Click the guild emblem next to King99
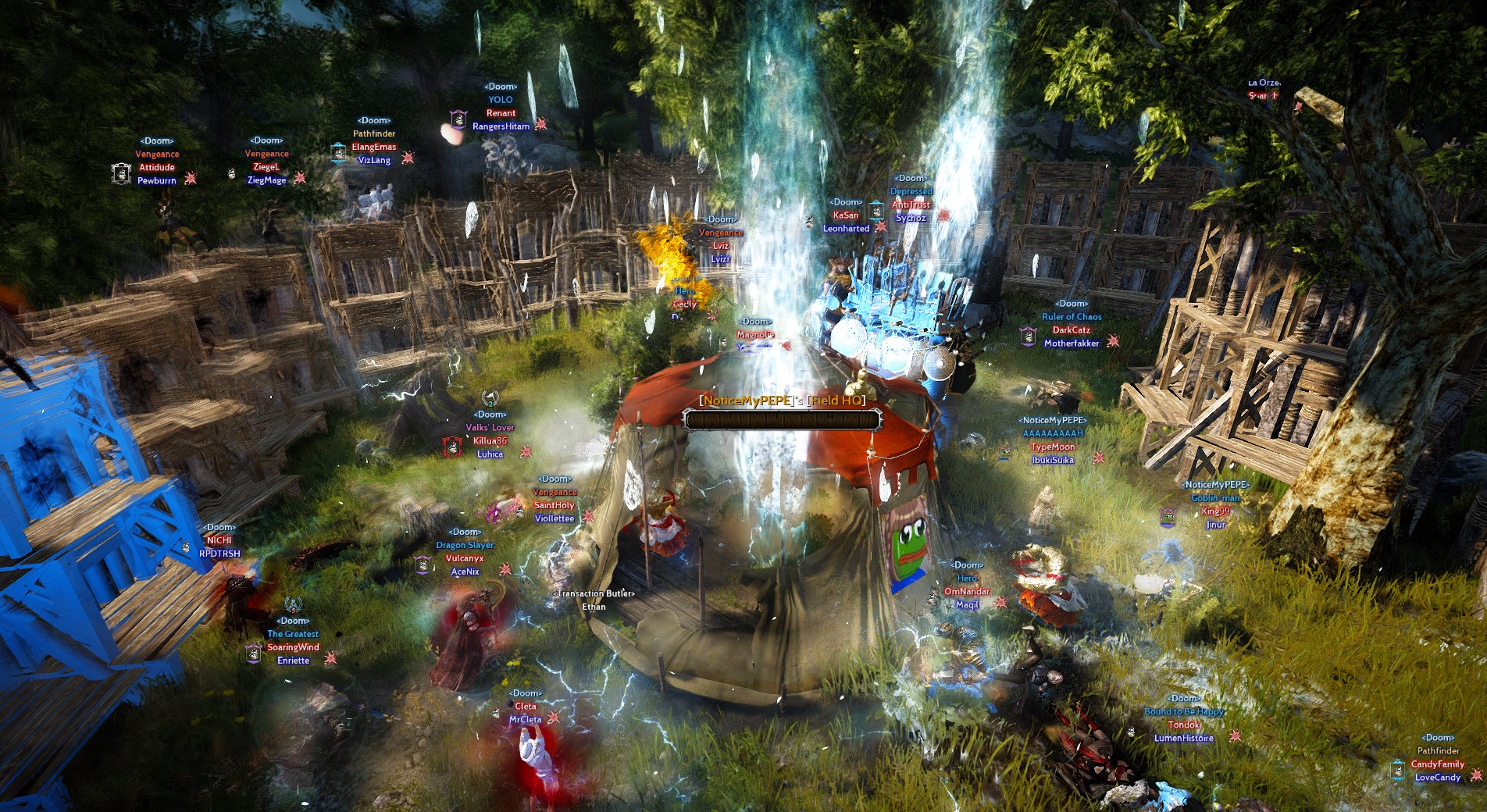 1168,518
